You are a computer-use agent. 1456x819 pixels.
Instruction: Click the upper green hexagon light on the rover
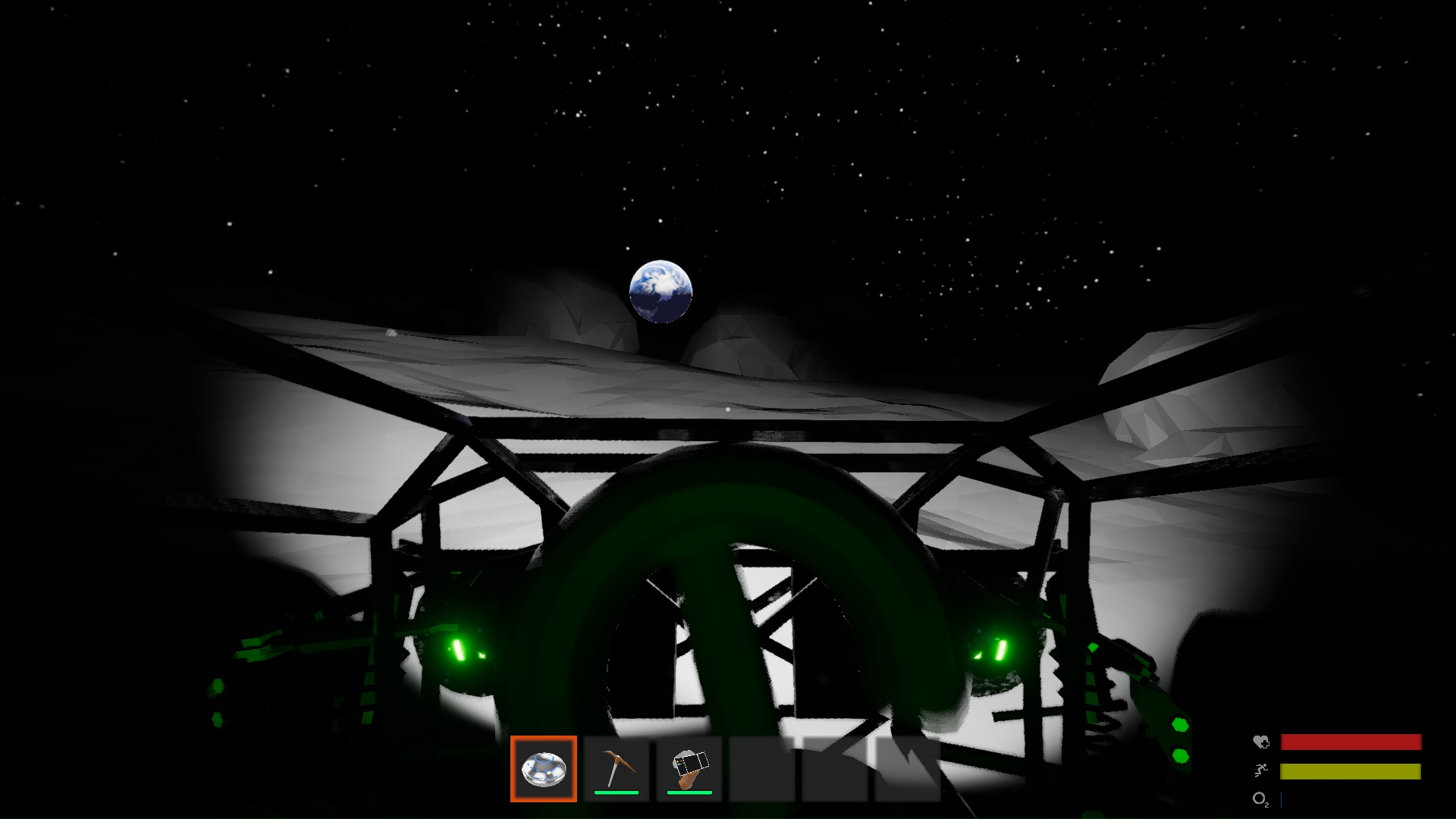tap(1180, 723)
